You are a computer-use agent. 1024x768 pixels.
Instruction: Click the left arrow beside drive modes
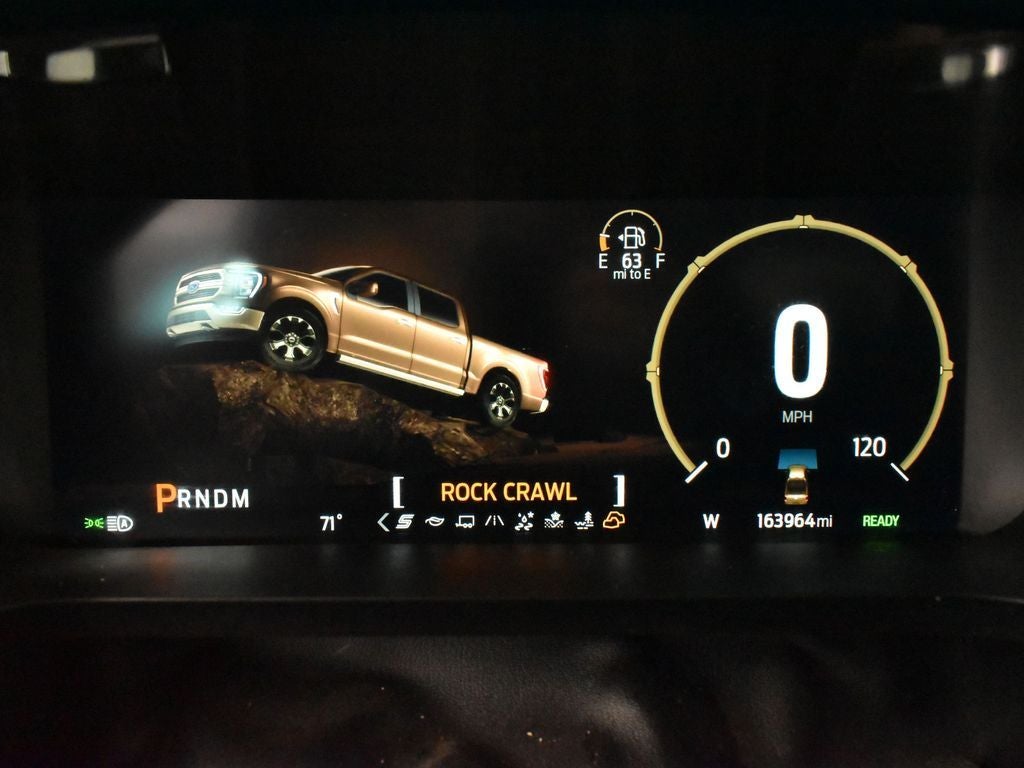coord(383,521)
